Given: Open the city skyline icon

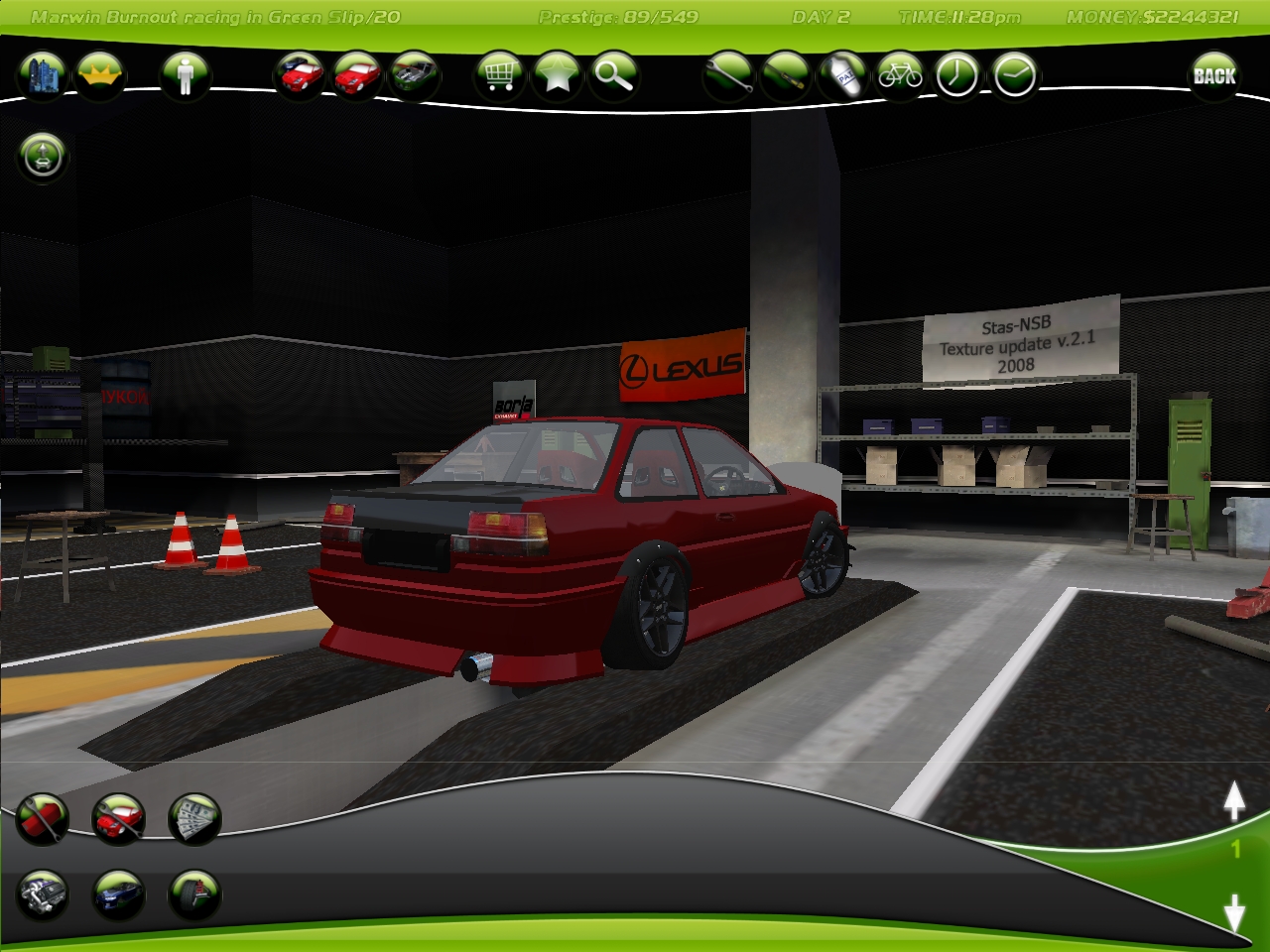Looking at the screenshot, I should [x=43, y=75].
